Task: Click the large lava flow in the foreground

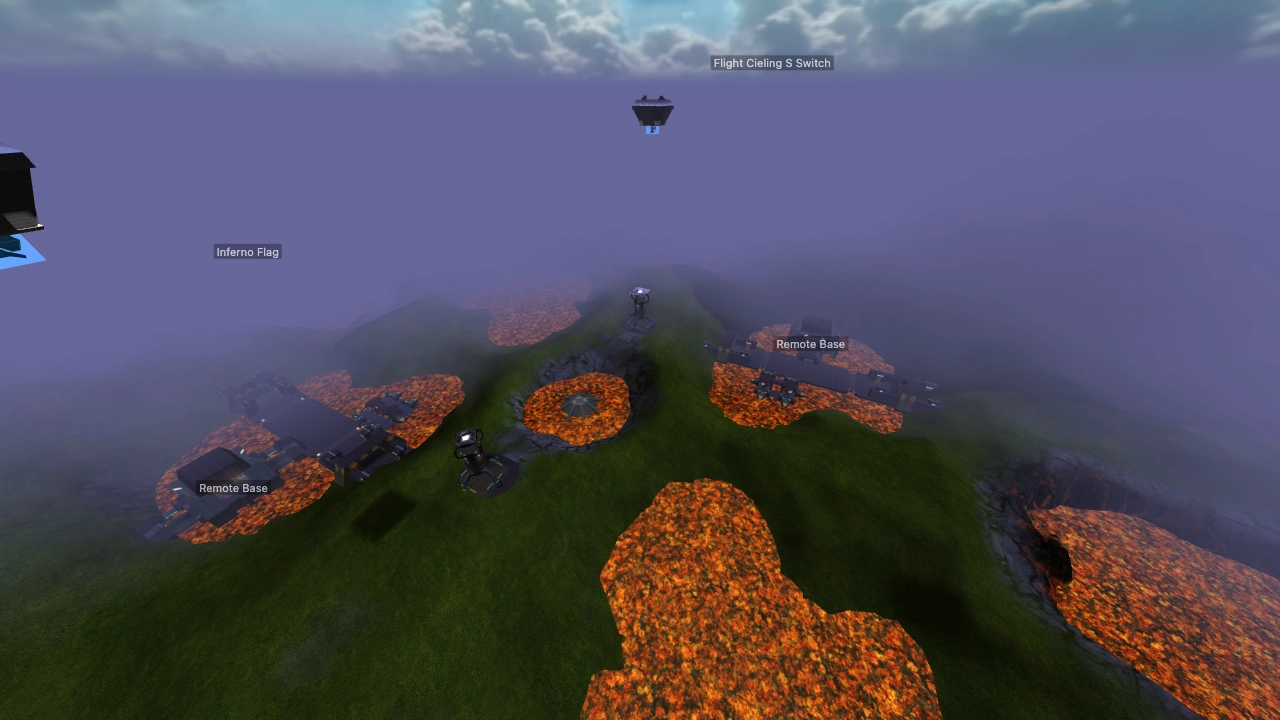Action: tap(730, 600)
